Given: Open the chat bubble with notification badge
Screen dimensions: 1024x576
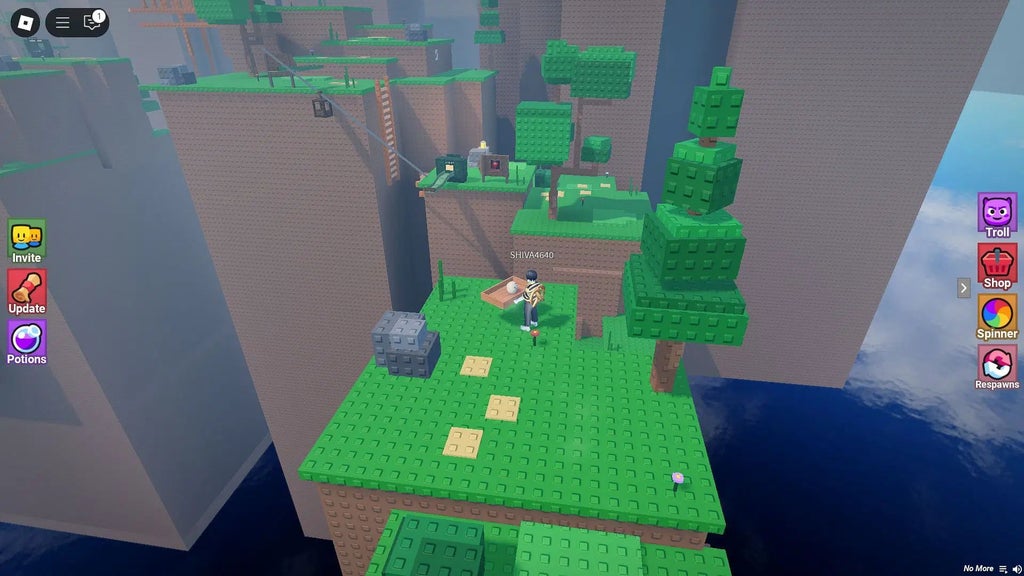Looking at the screenshot, I should [x=93, y=22].
